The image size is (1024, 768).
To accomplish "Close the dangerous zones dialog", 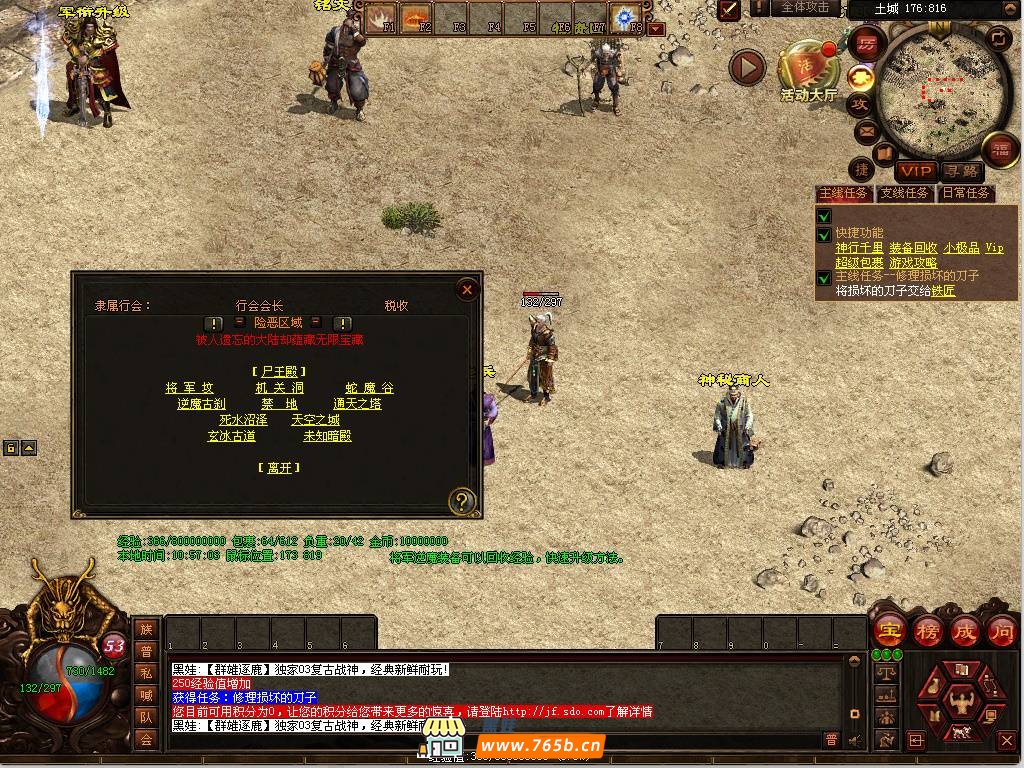I will pyautogui.click(x=467, y=290).
